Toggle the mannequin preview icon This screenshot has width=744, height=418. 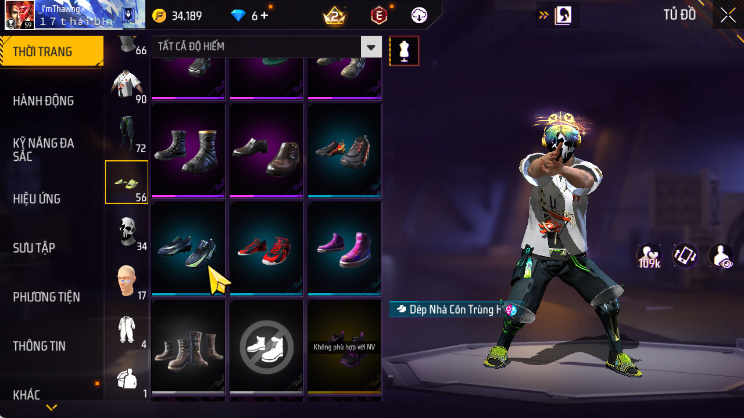[404, 49]
